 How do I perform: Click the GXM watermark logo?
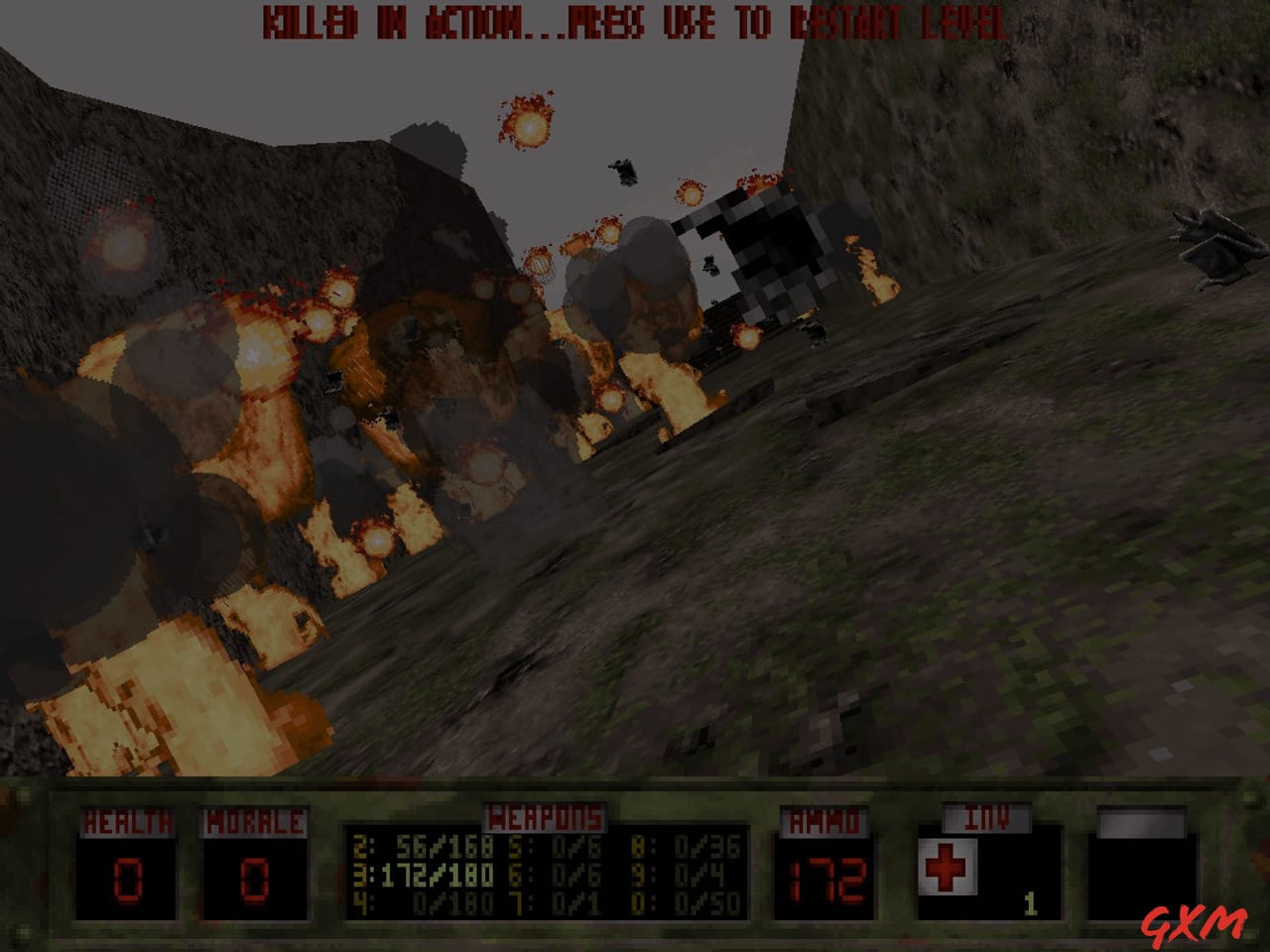pyautogui.click(x=1198, y=921)
